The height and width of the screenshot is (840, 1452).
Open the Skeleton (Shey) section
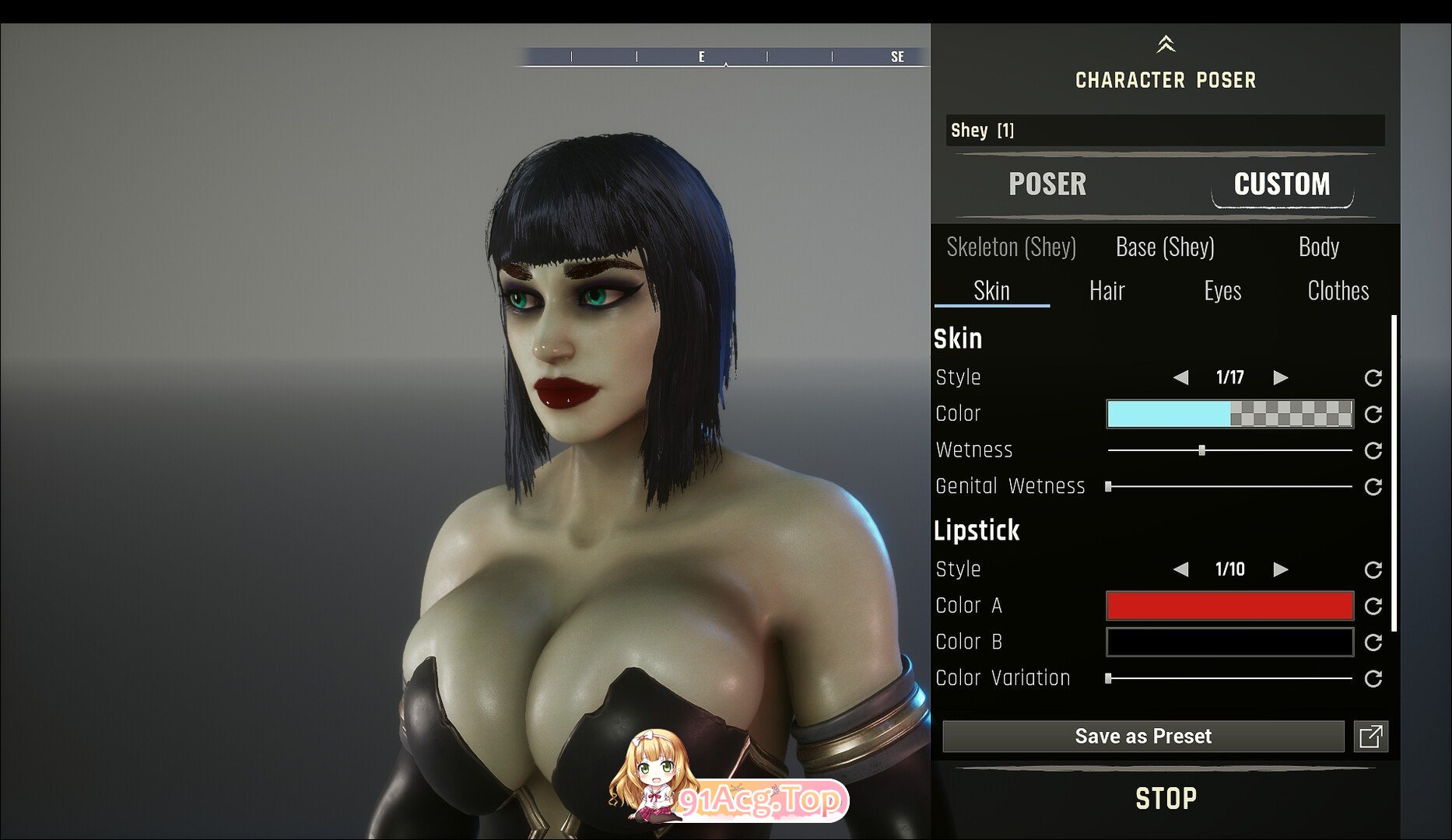(1011, 247)
